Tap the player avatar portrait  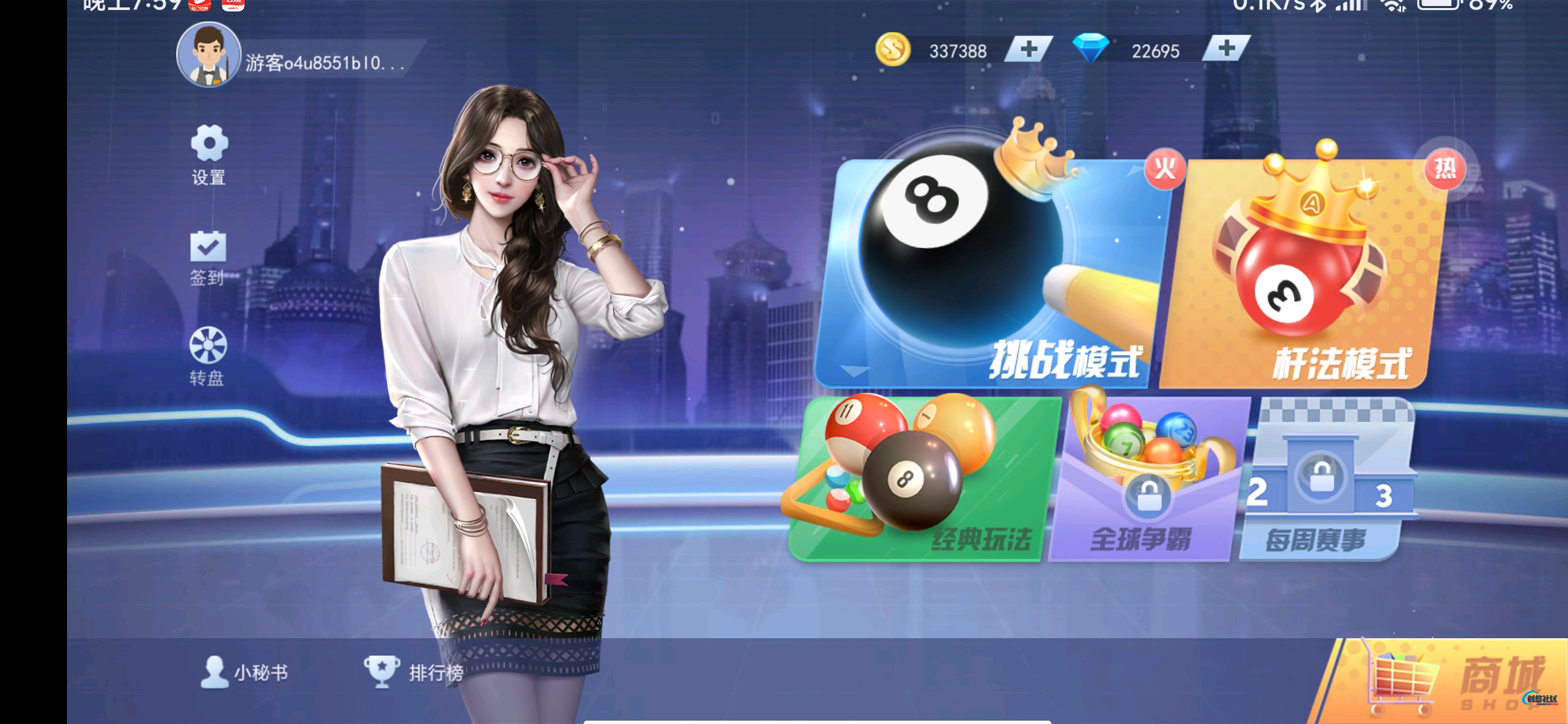(208, 55)
